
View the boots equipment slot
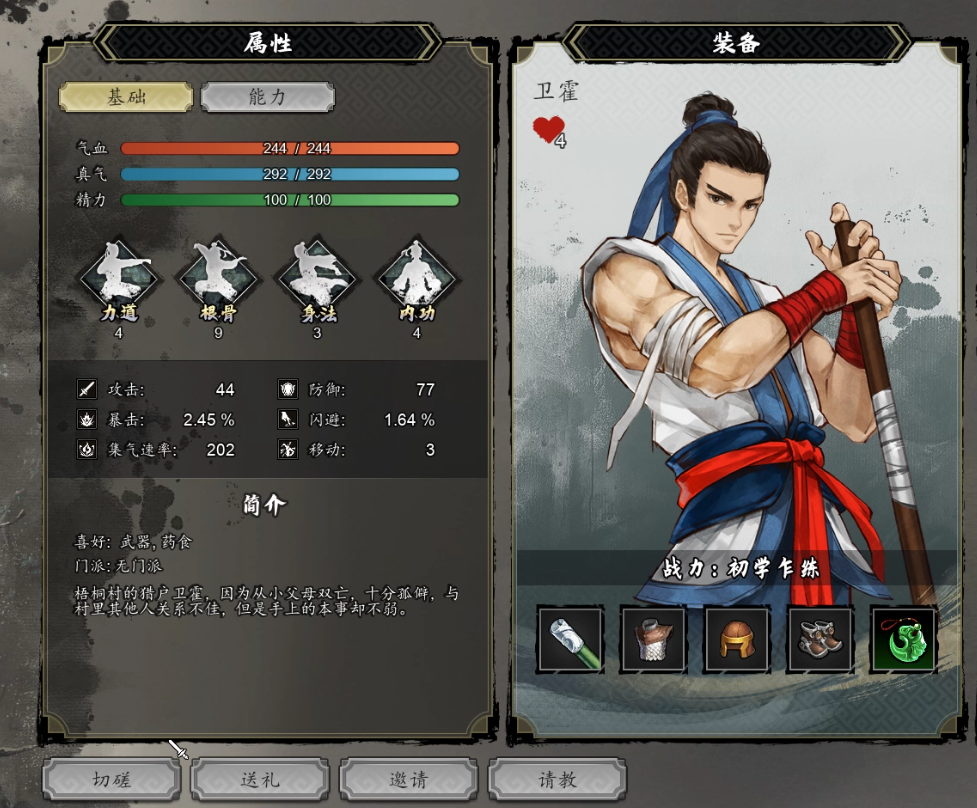tap(820, 639)
